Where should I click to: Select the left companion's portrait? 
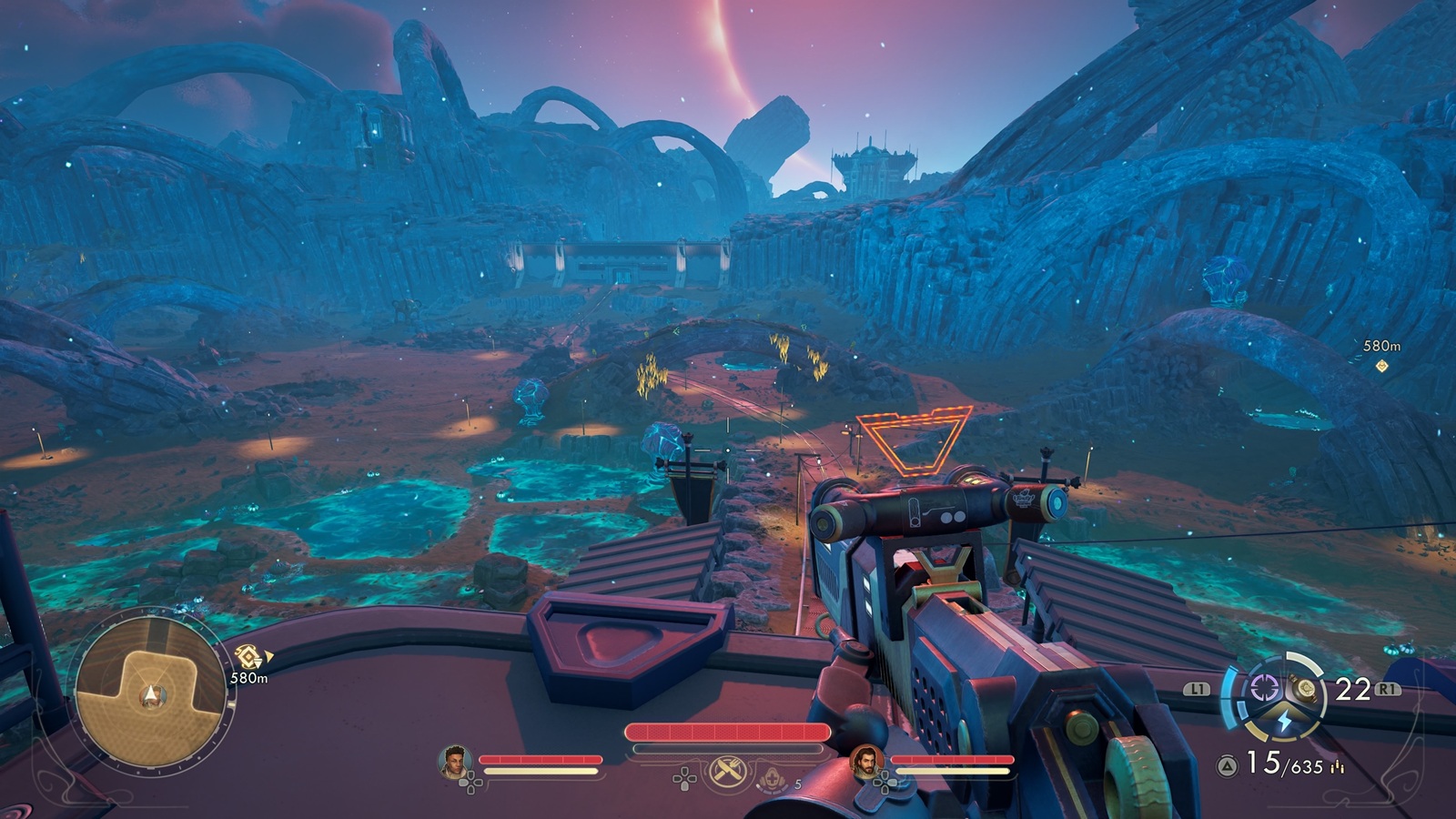(x=454, y=761)
